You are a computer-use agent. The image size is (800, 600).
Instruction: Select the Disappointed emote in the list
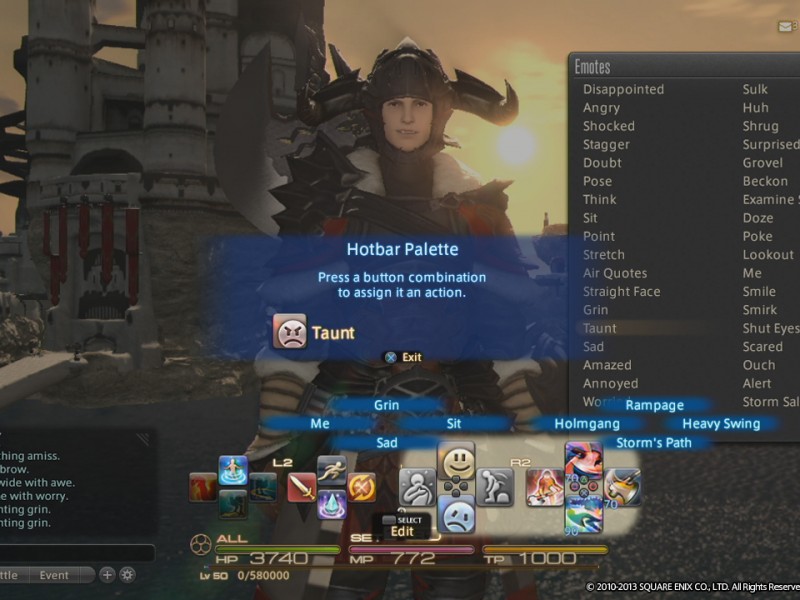[623, 89]
